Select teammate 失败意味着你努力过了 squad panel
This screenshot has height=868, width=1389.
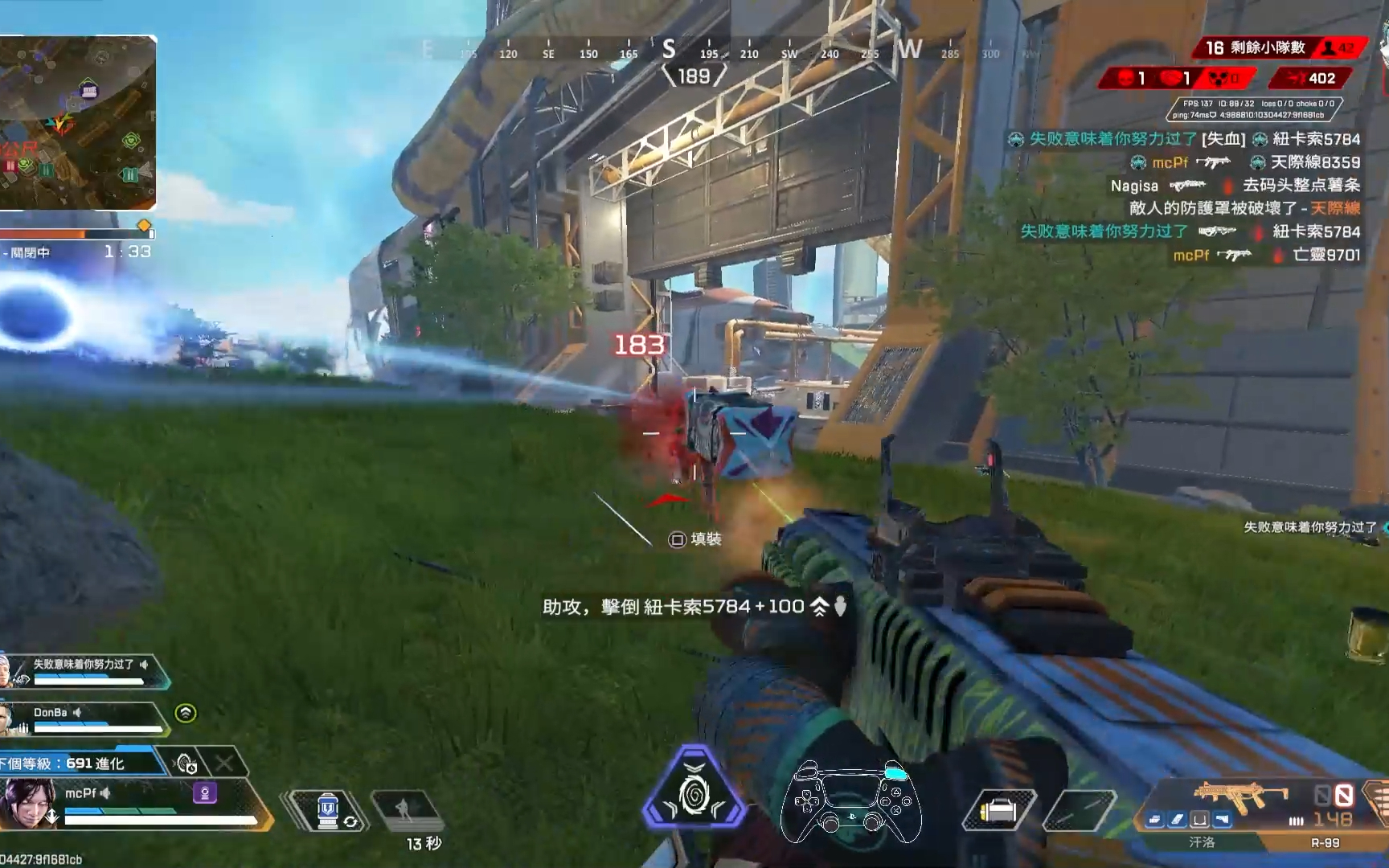87,671
